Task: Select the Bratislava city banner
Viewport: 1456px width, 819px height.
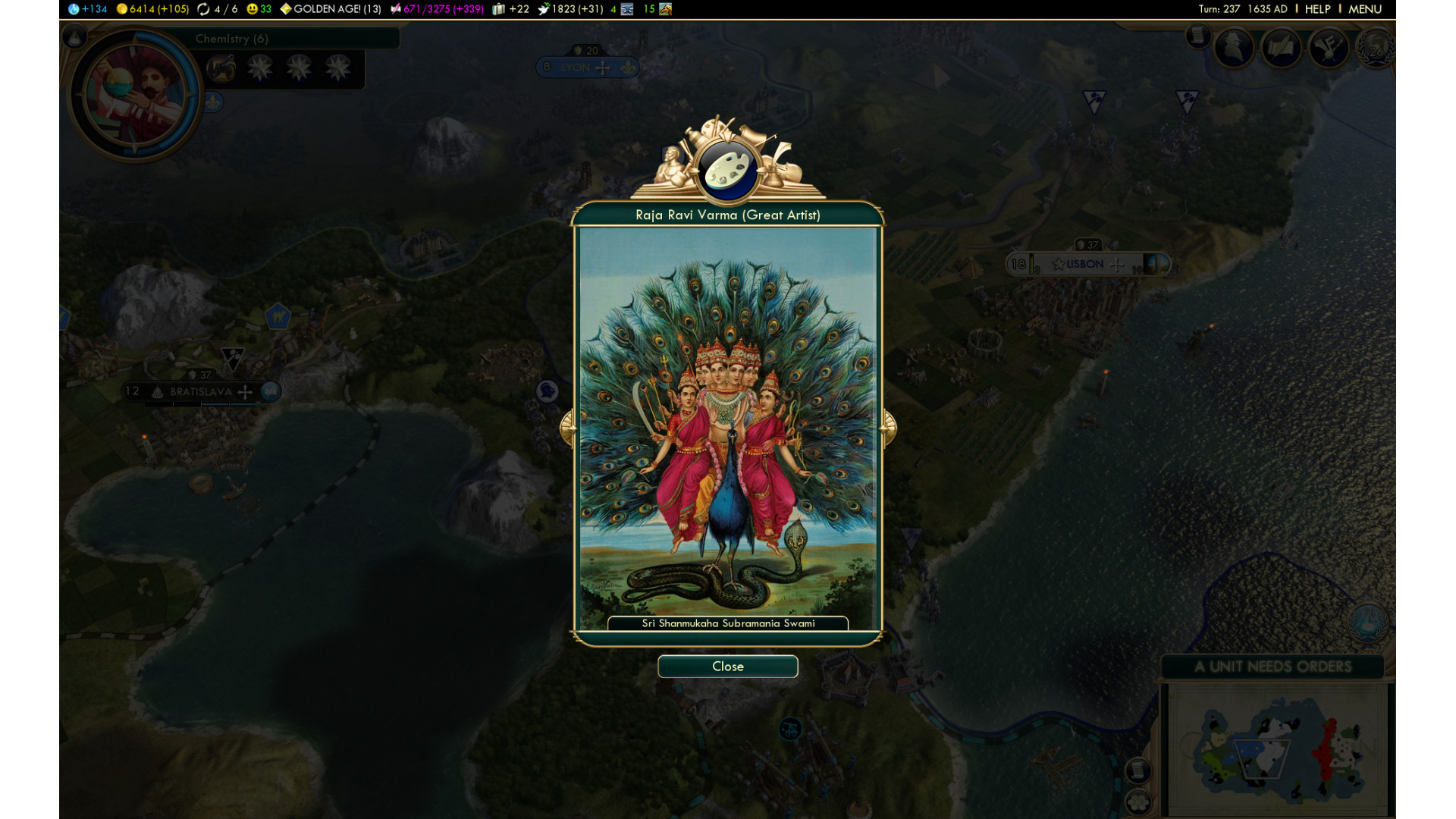Action: 201,392
